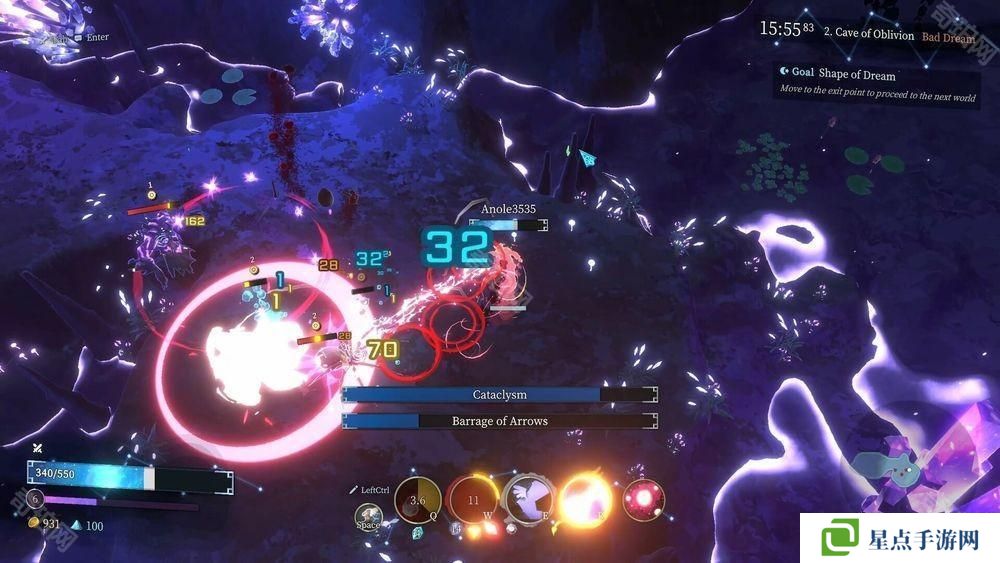The height and width of the screenshot is (563, 1000).
Task: Trigger the glowing orange fireball ability
Action: (x=587, y=499)
